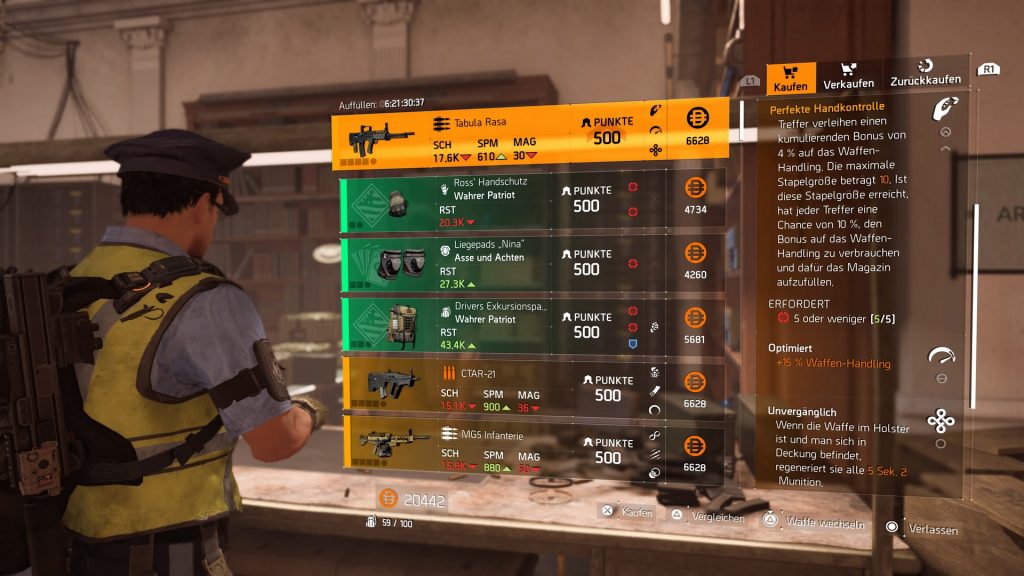Screen dimensions: 1024x576
Task: Click the Perfekte Handkontrolle talent icon
Action: [943, 109]
